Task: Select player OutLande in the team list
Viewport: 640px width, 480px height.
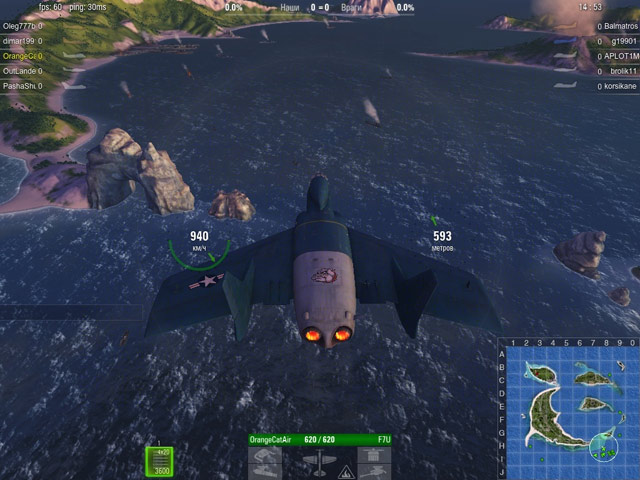Action: [21, 71]
